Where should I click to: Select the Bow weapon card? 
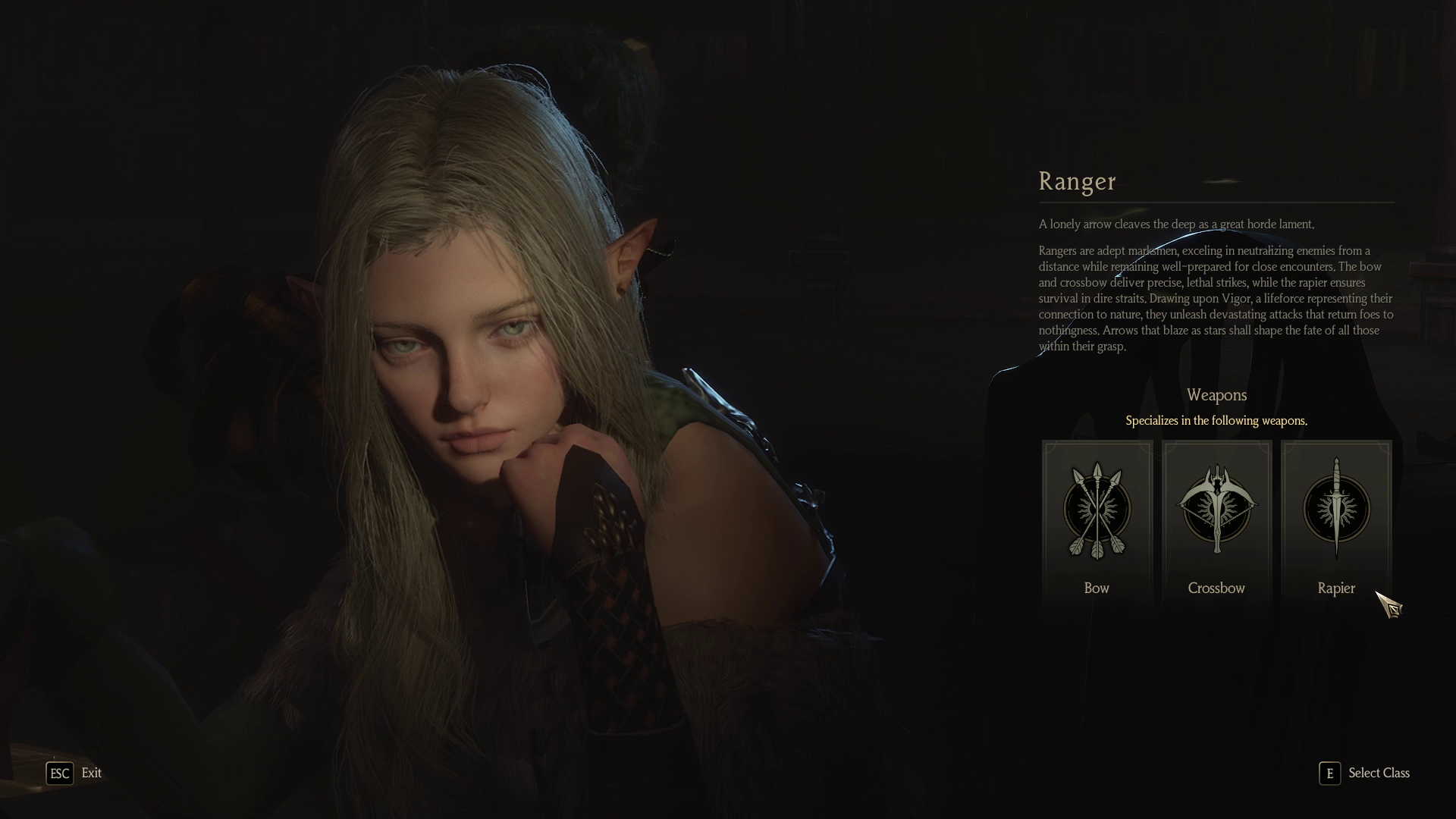tap(1097, 523)
